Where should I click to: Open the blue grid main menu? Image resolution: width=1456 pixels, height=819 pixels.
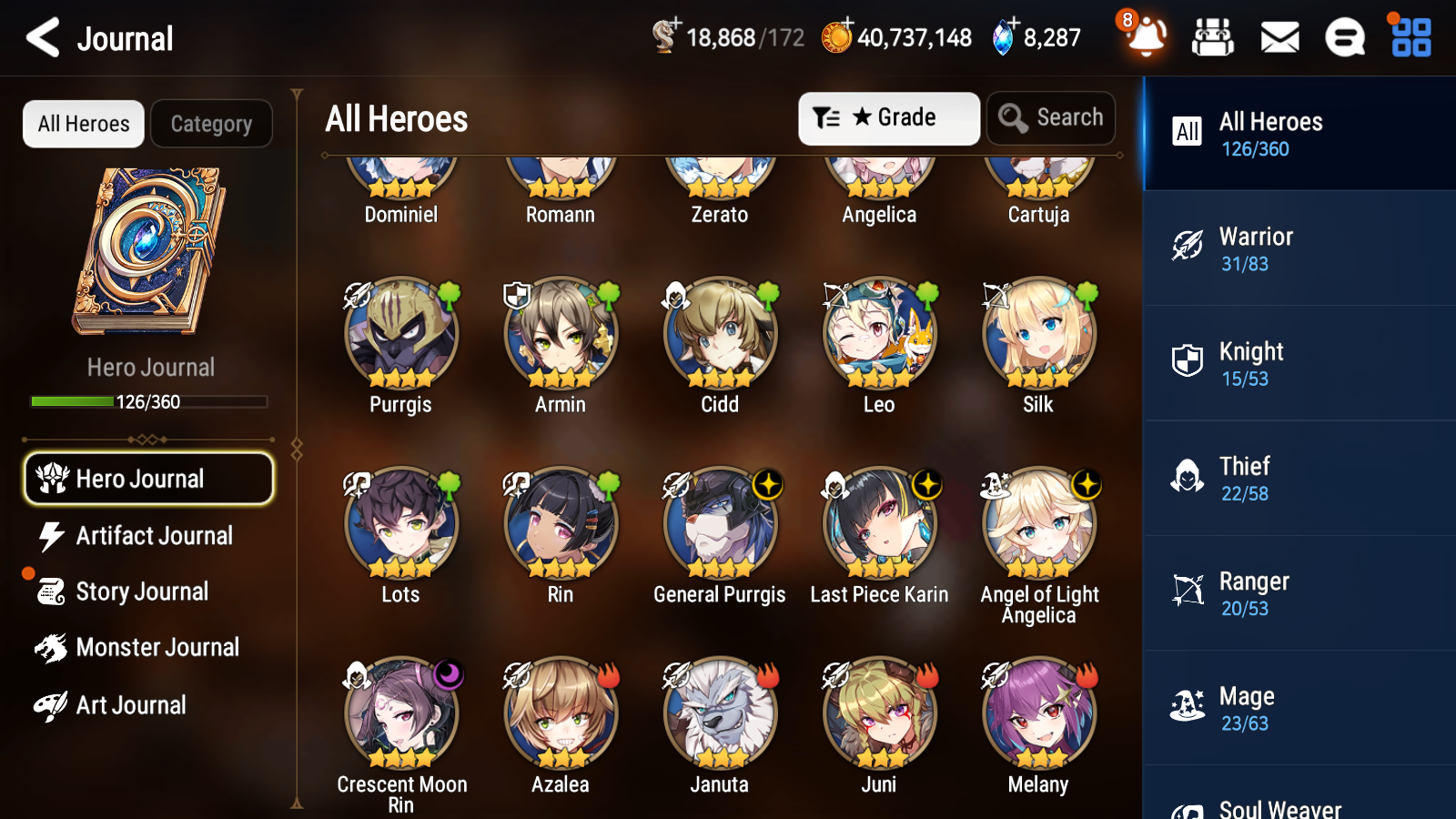click(1410, 38)
